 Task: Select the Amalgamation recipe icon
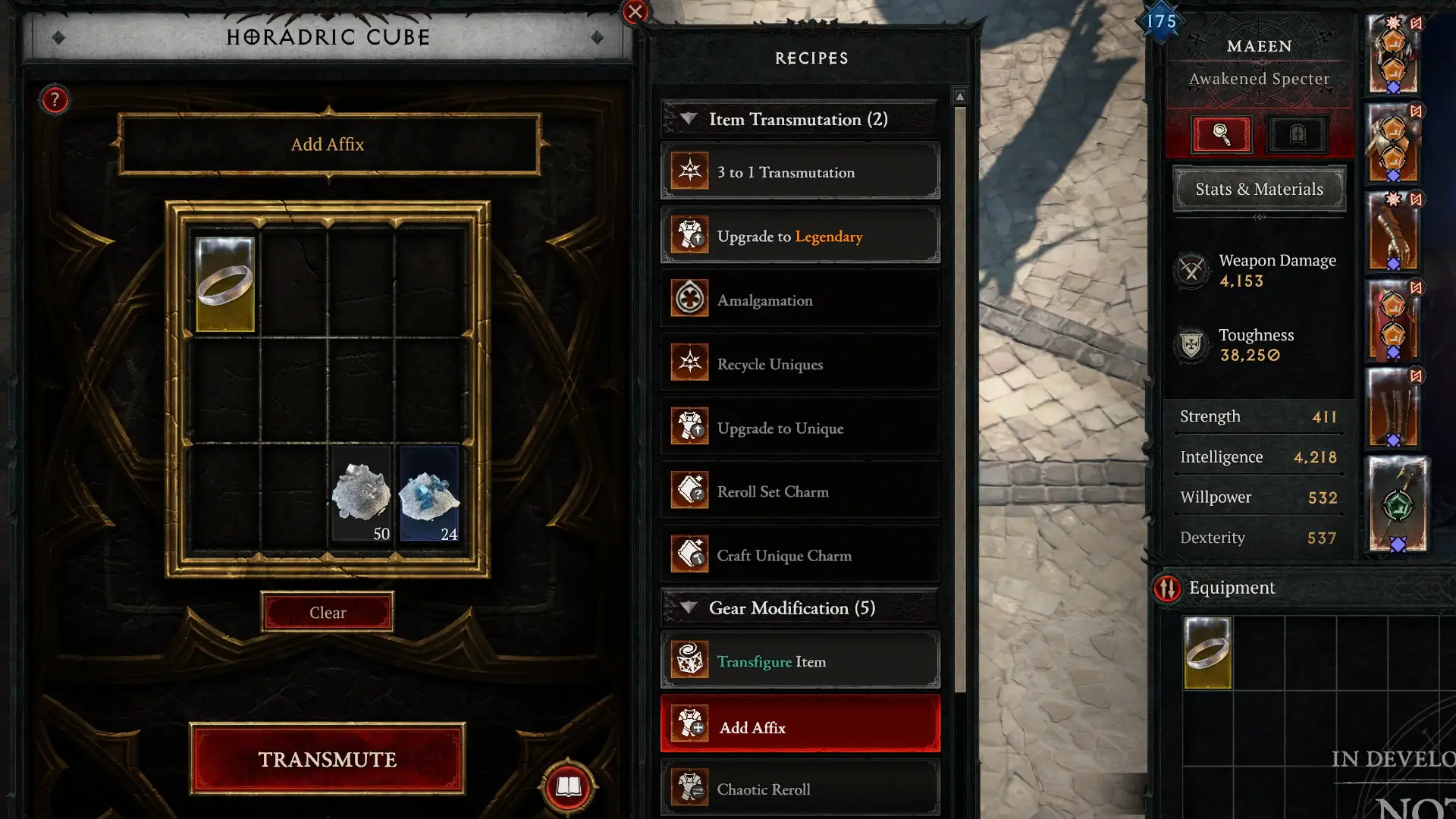coord(689,298)
